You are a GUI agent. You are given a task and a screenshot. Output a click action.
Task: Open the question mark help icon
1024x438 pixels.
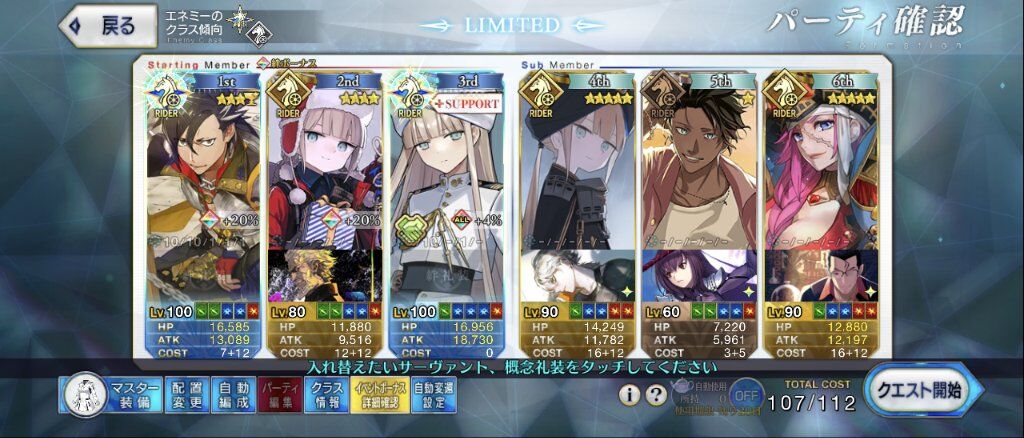pyautogui.click(x=655, y=394)
